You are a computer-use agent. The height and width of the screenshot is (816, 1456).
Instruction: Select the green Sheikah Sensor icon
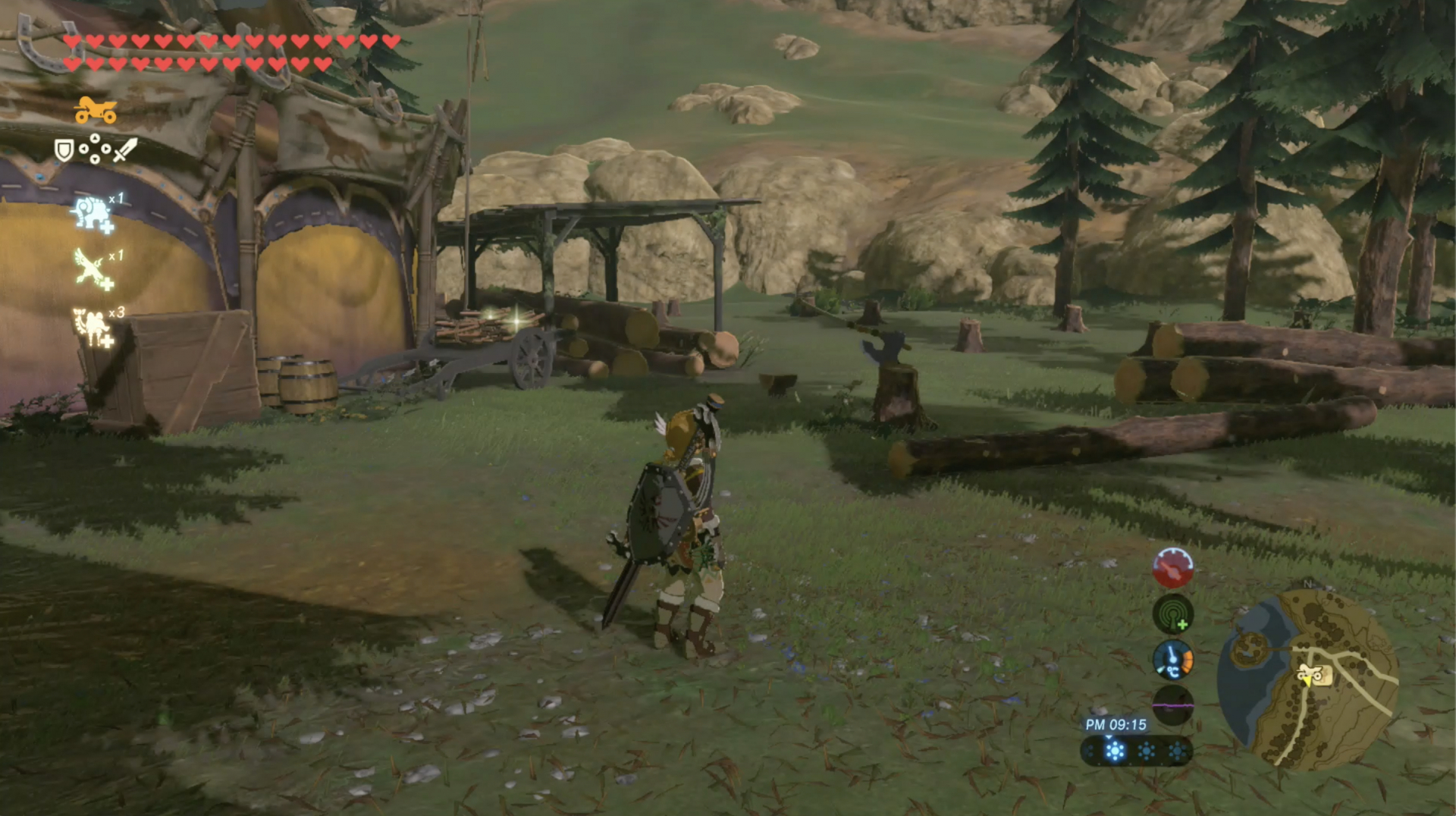point(1172,614)
